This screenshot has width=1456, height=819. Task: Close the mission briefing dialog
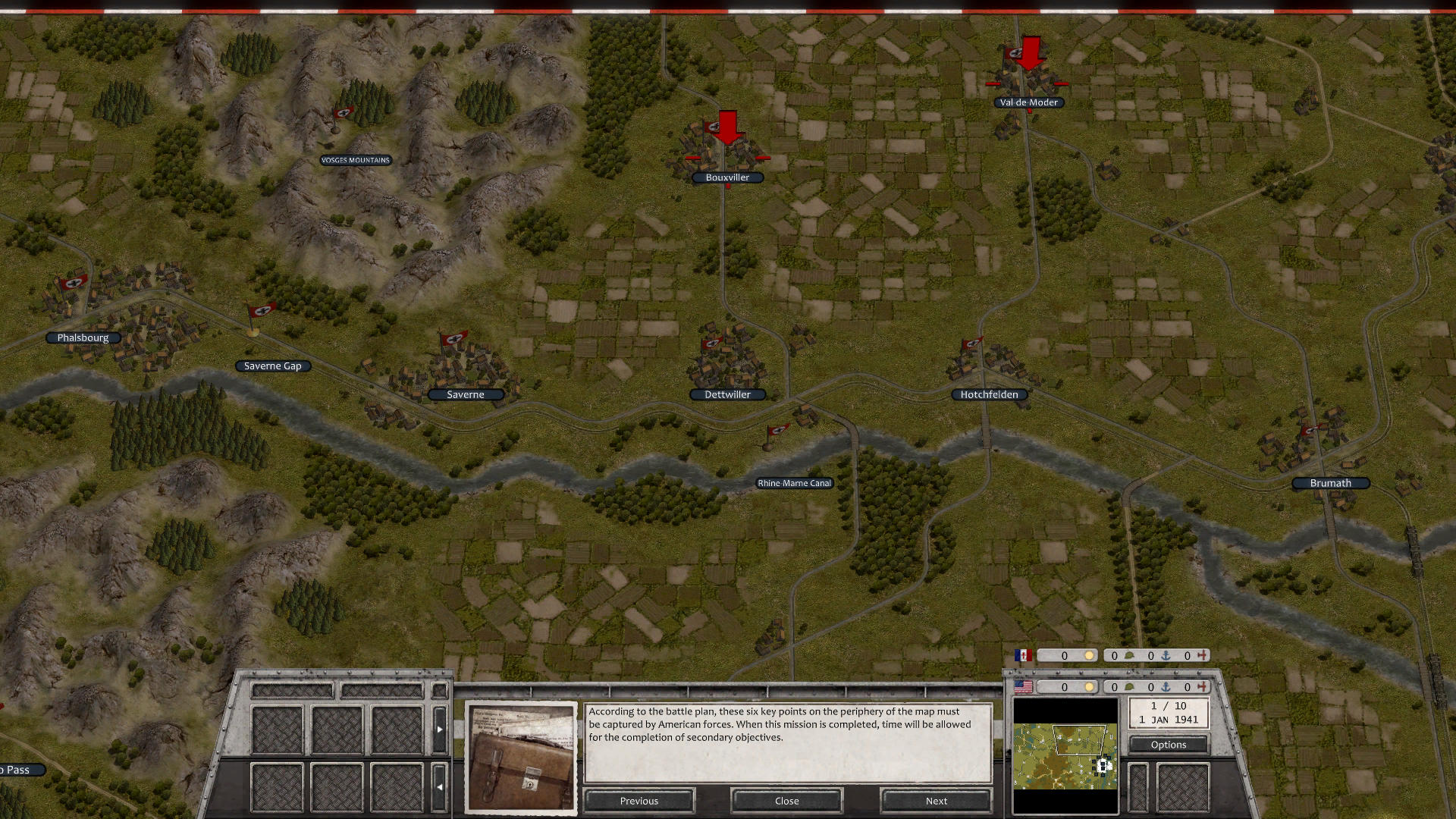pyautogui.click(x=786, y=801)
